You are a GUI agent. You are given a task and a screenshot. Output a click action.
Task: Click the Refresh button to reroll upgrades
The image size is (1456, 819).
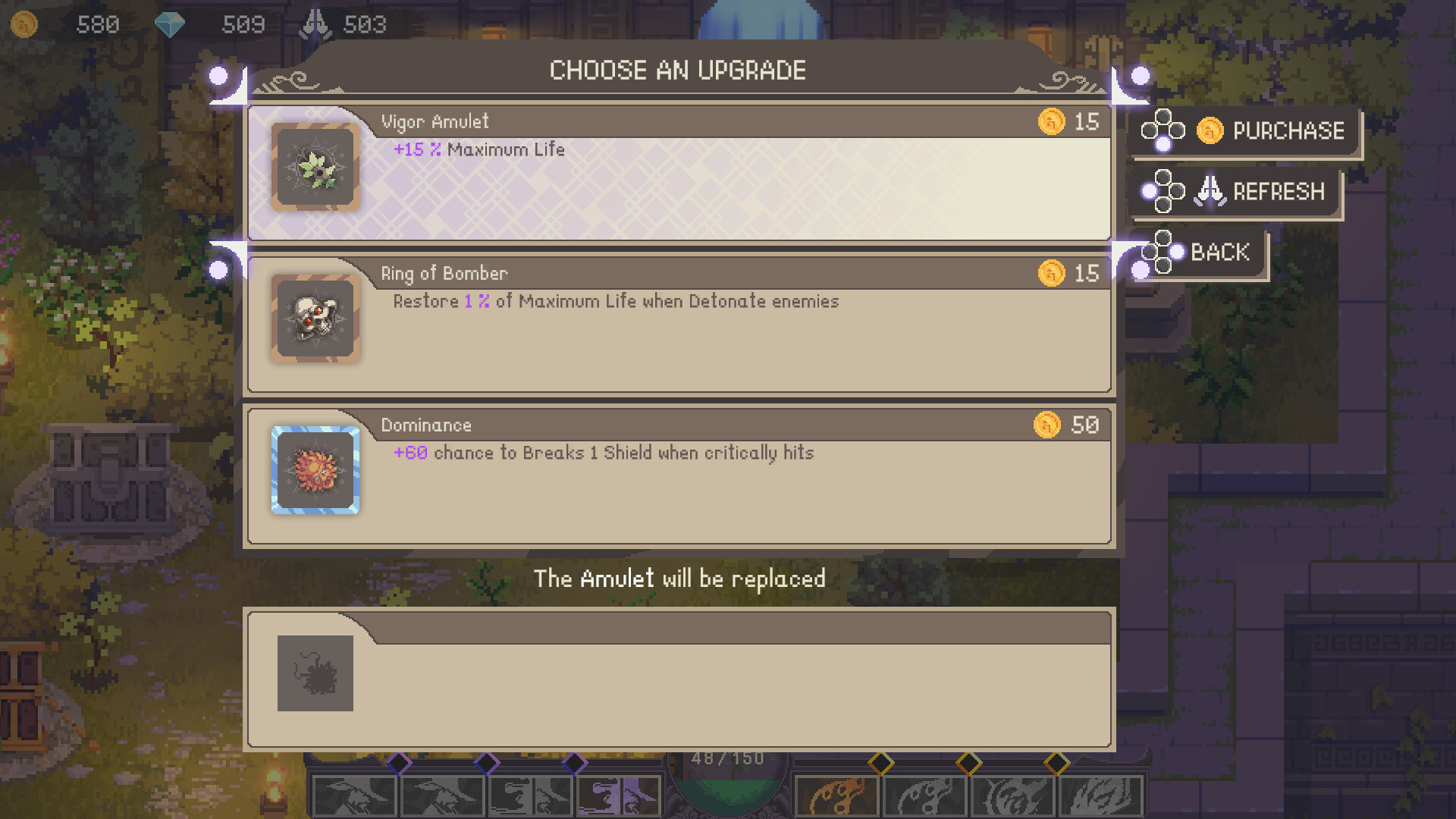tap(1279, 191)
